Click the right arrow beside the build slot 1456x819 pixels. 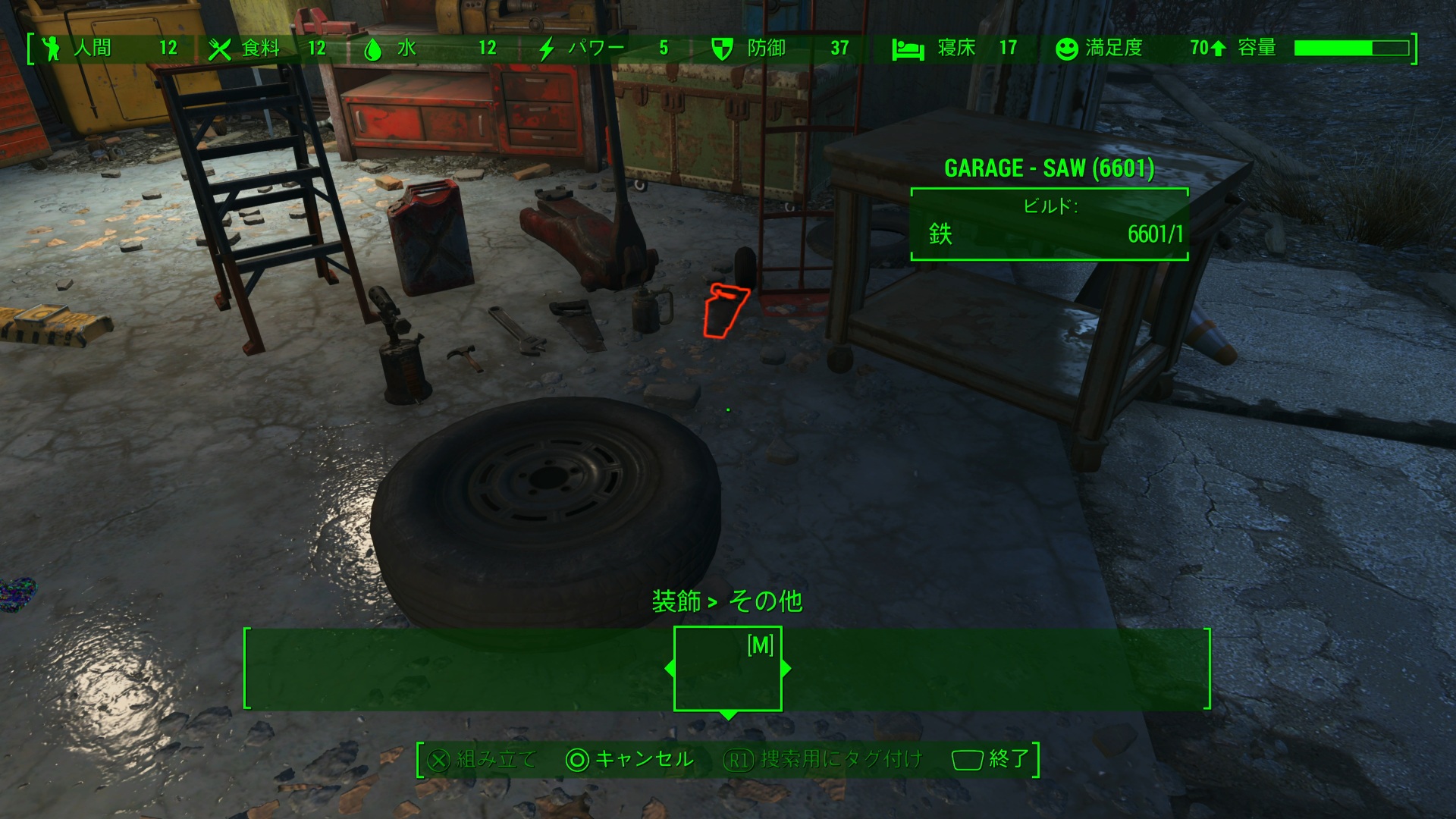click(786, 668)
